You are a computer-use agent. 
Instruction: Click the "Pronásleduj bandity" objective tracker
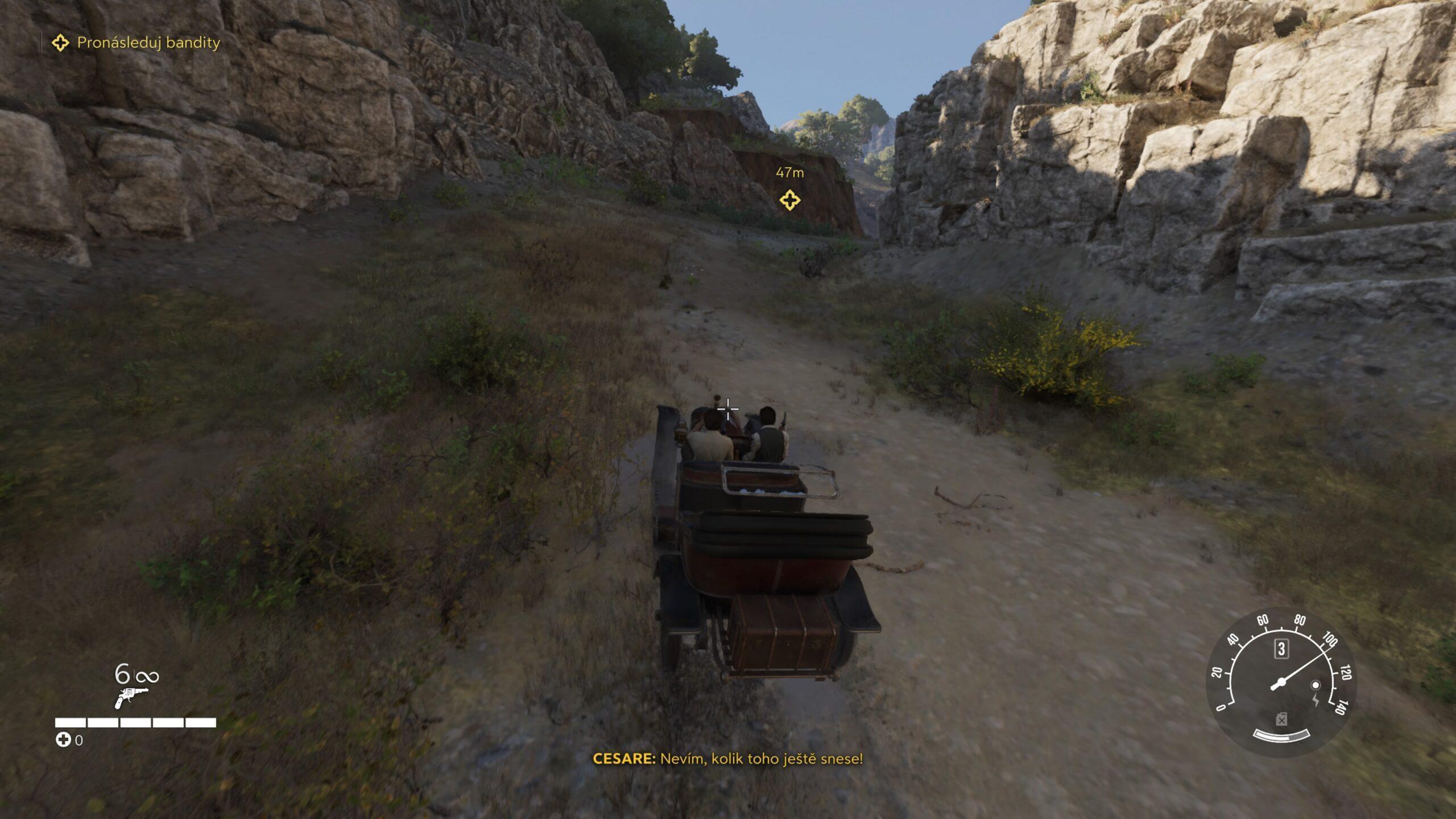136,43
